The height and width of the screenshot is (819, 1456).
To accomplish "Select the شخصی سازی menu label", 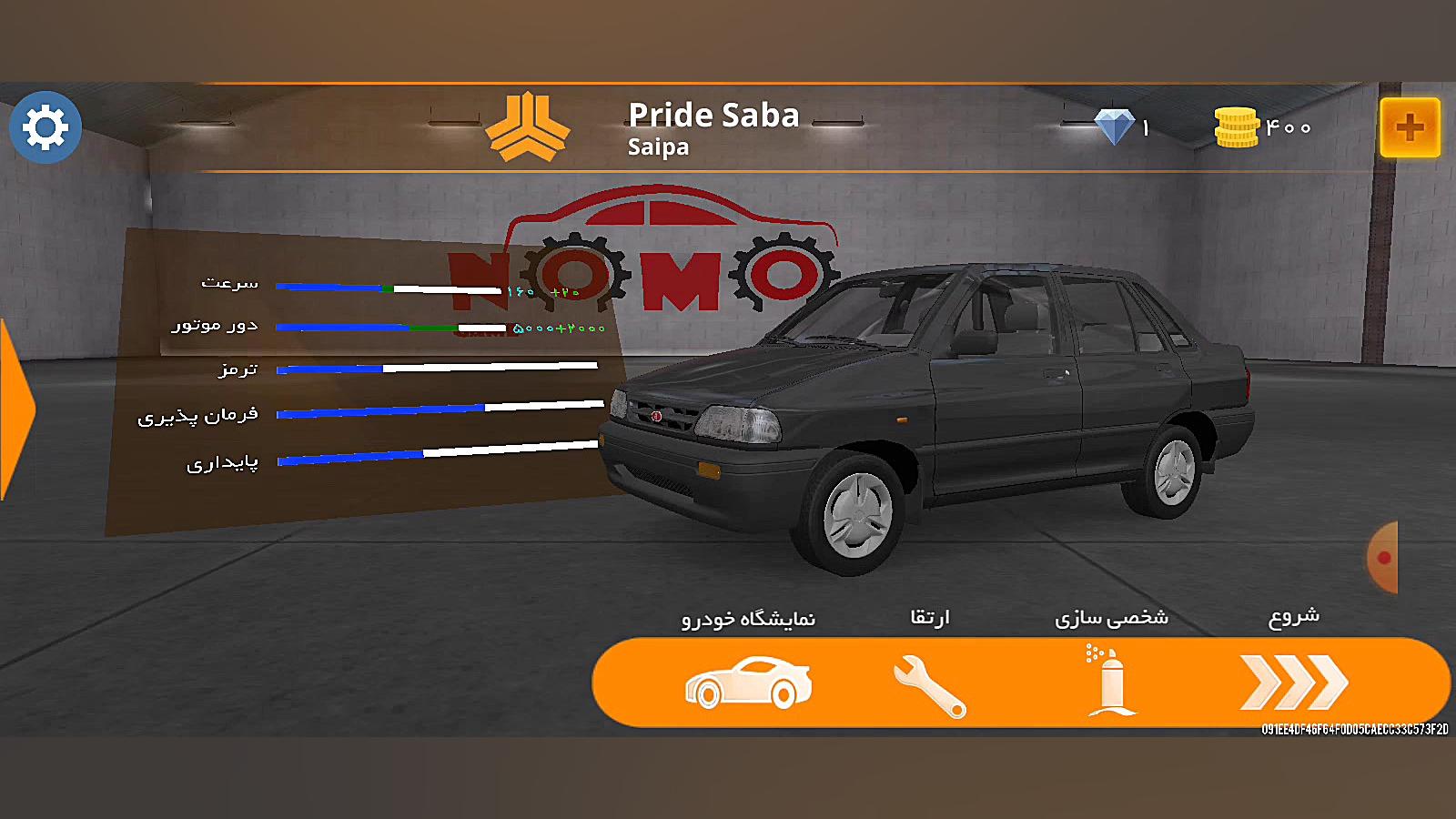I will tap(1112, 617).
